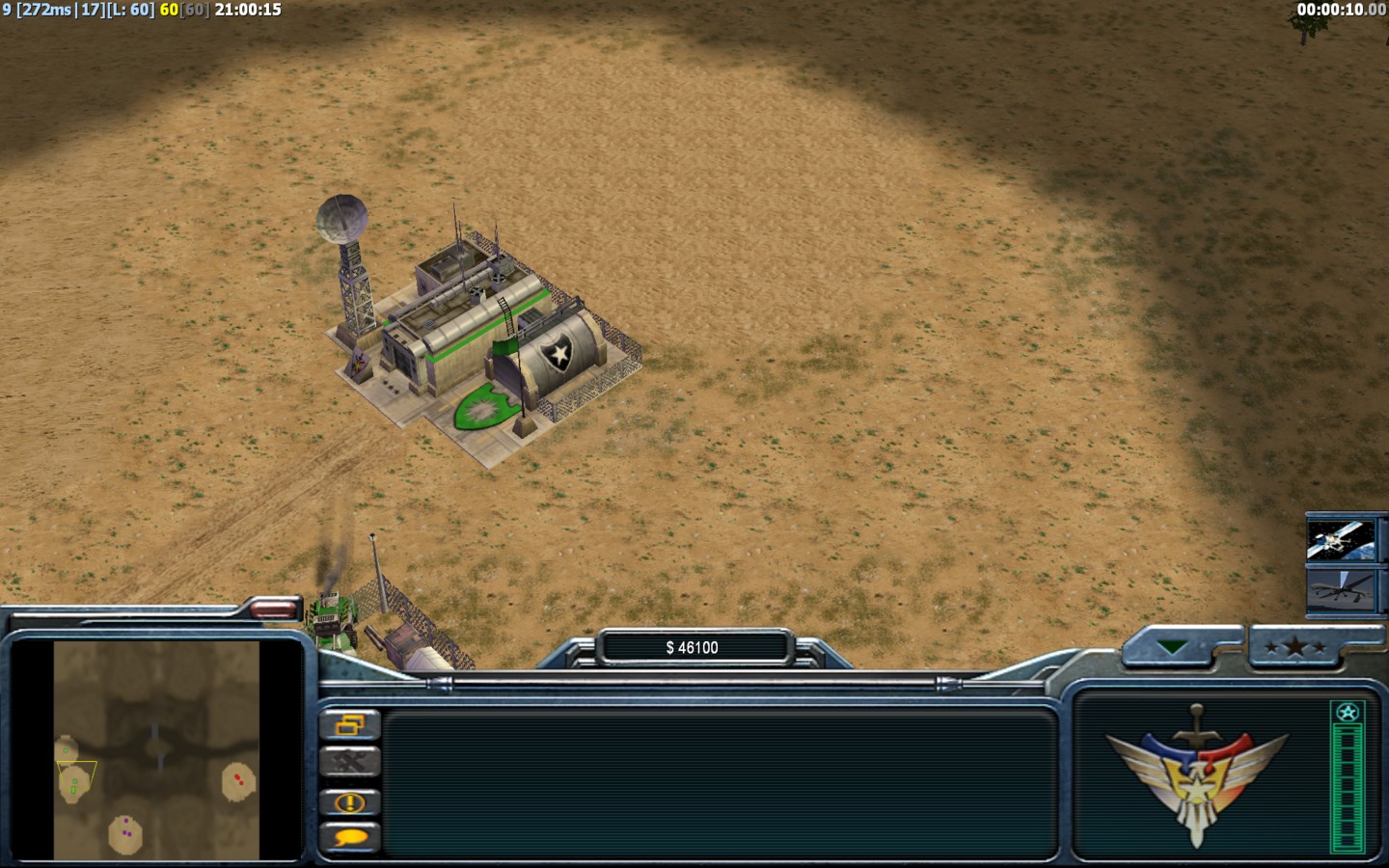Viewport: 1389px width, 868px height.
Task: Select the overlapping-rectangles button beside minimap
Action: pyautogui.click(x=349, y=724)
